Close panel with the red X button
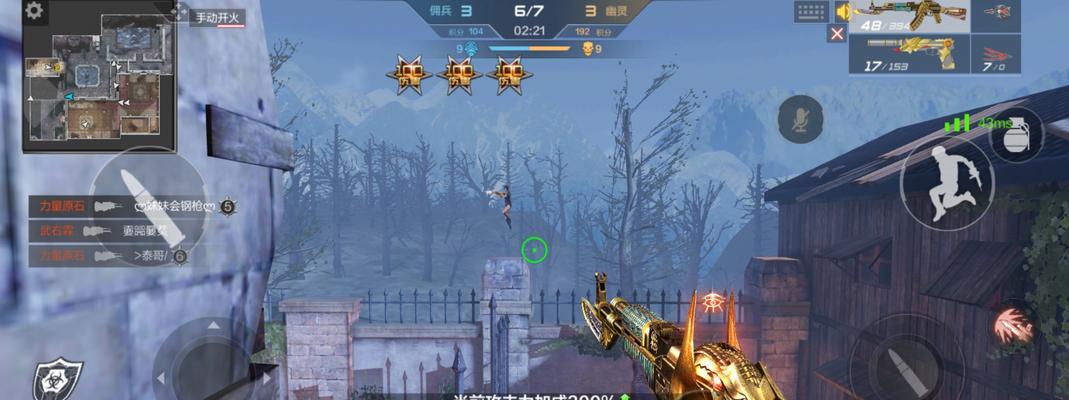 click(837, 33)
